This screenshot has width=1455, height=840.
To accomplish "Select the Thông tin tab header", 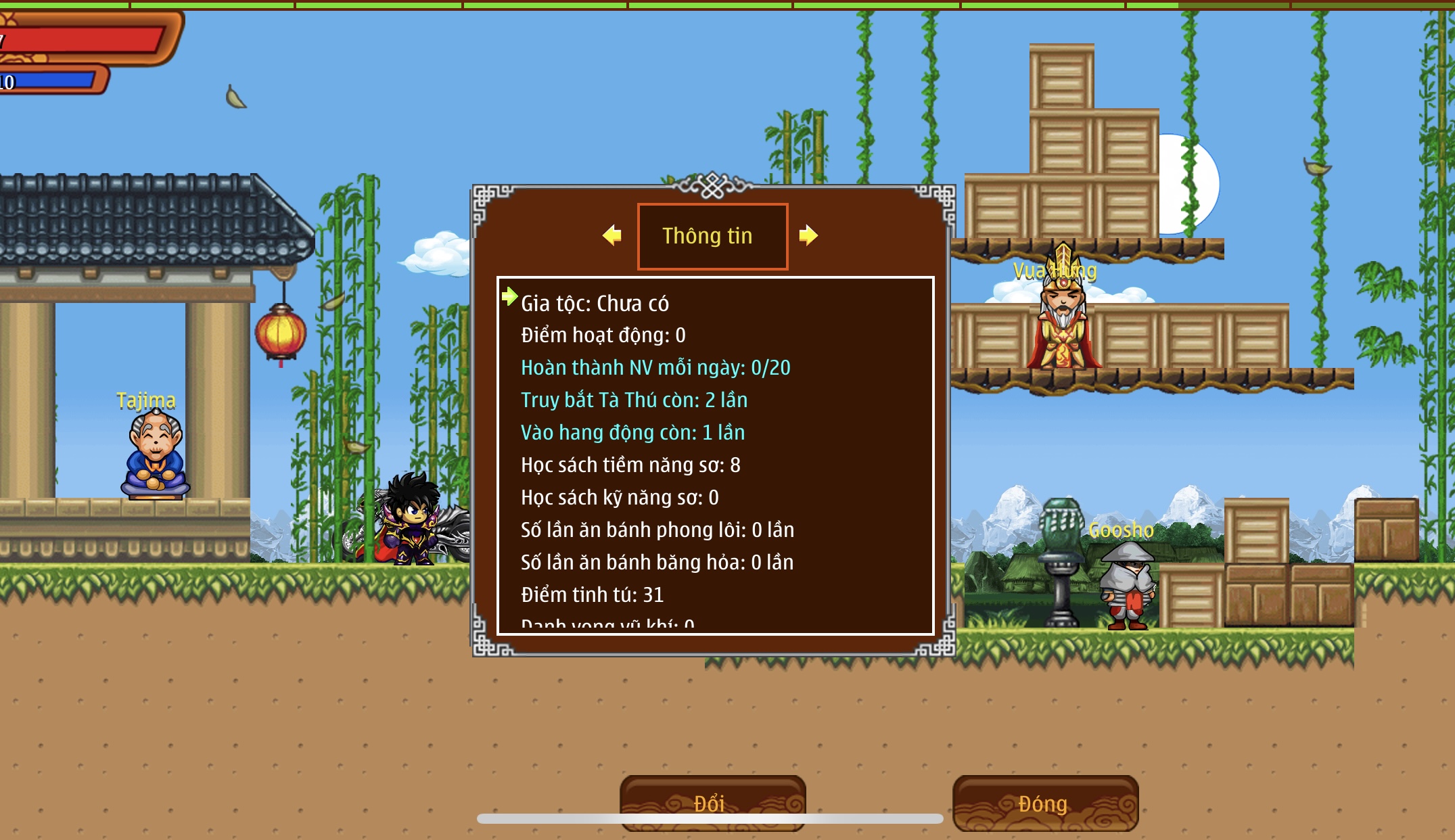I will [x=712, y=236].
